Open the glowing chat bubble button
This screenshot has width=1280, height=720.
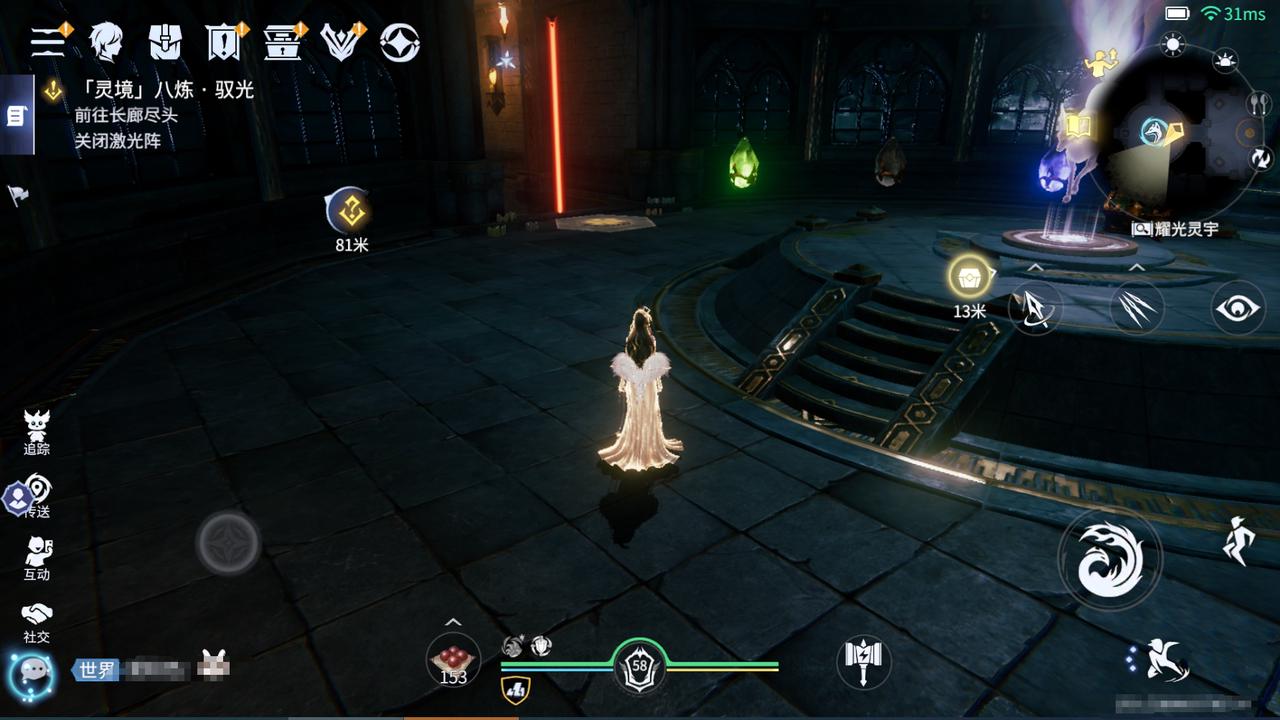pyautogui.click(x=30, y=675)
